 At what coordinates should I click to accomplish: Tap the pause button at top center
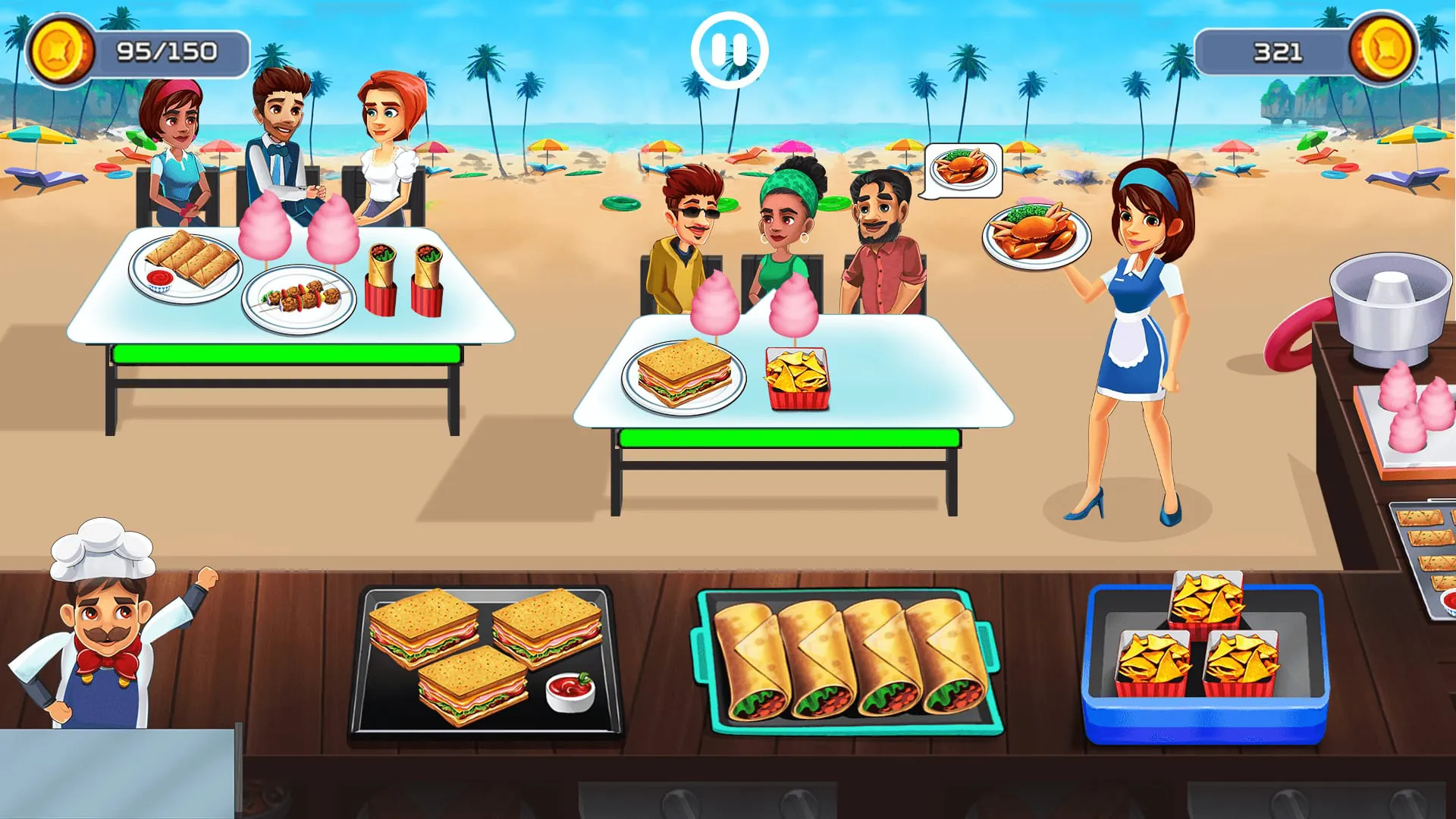tap(729, 48)
